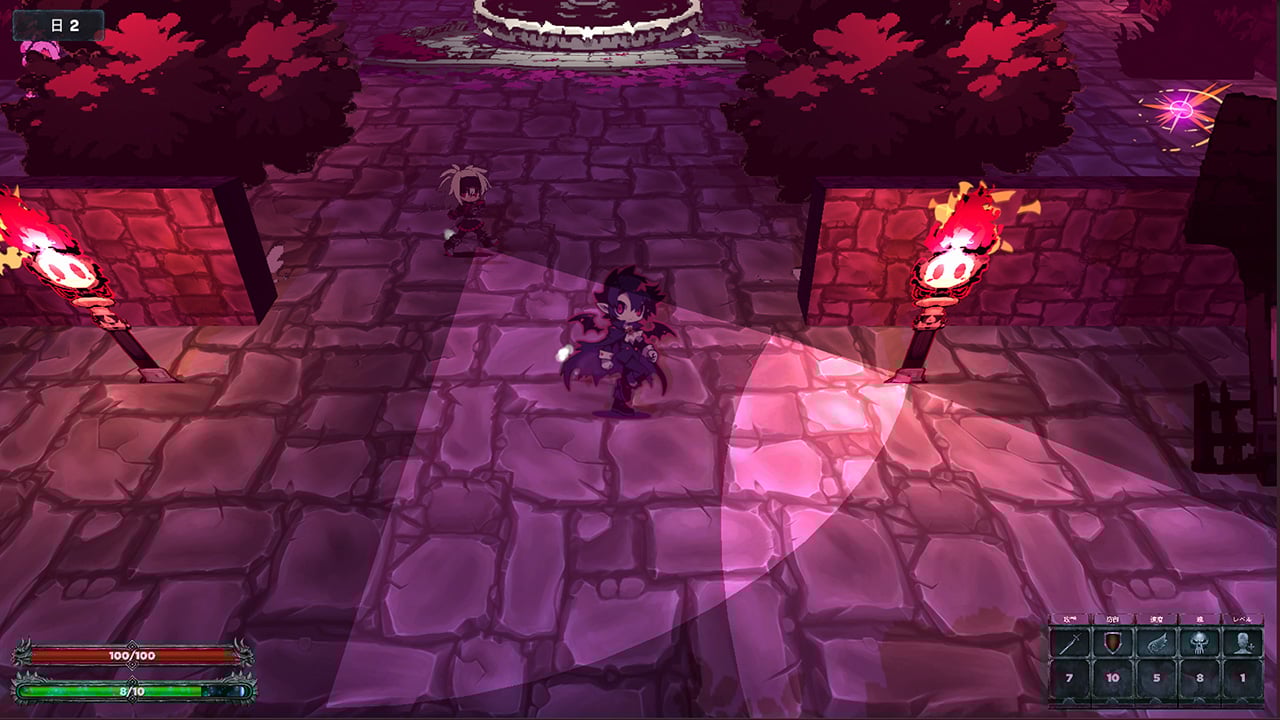Viewport: 1280px width, 720px height.
Task: Open the level-up silhouette icon
Action: point(1241,643)
